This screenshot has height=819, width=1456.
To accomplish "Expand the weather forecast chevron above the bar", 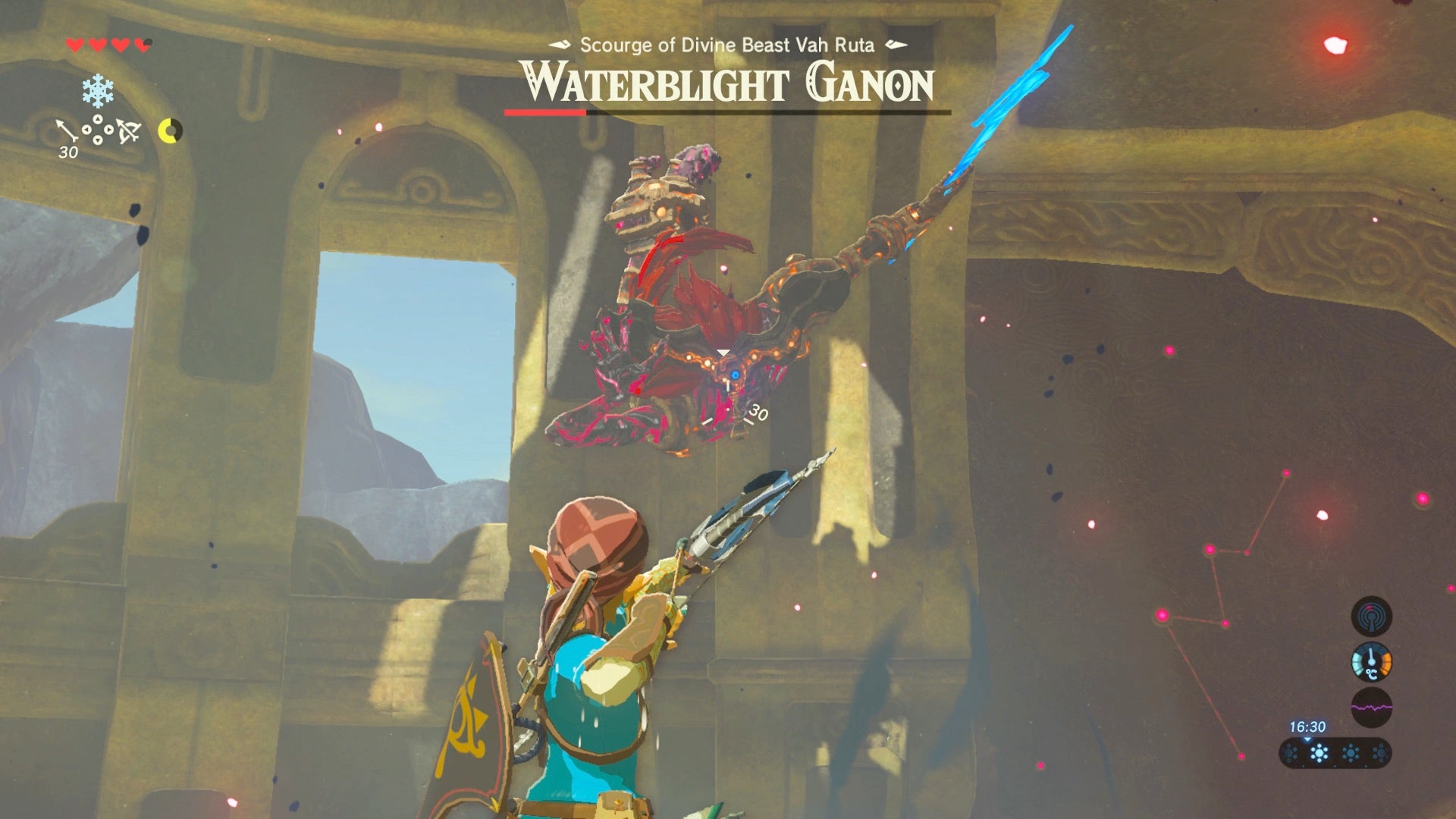I will point(1307,739).
